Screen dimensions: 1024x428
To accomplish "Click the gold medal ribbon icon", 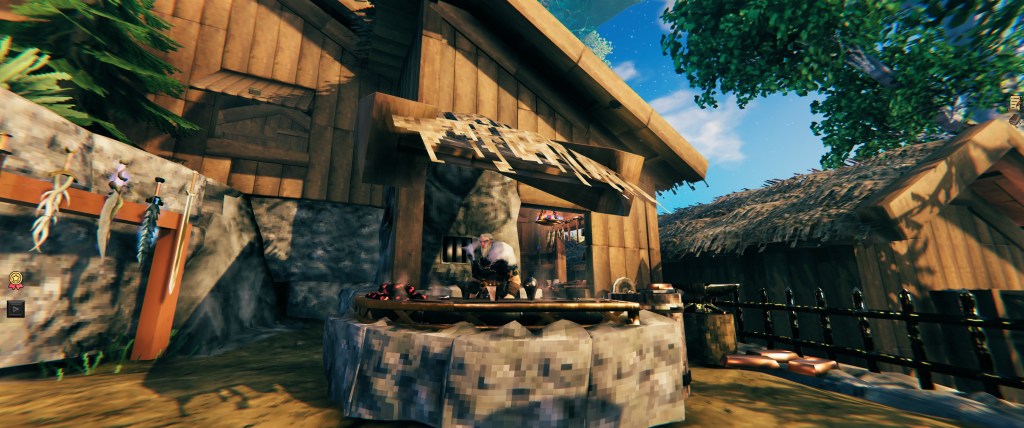I will pos(15,281).
